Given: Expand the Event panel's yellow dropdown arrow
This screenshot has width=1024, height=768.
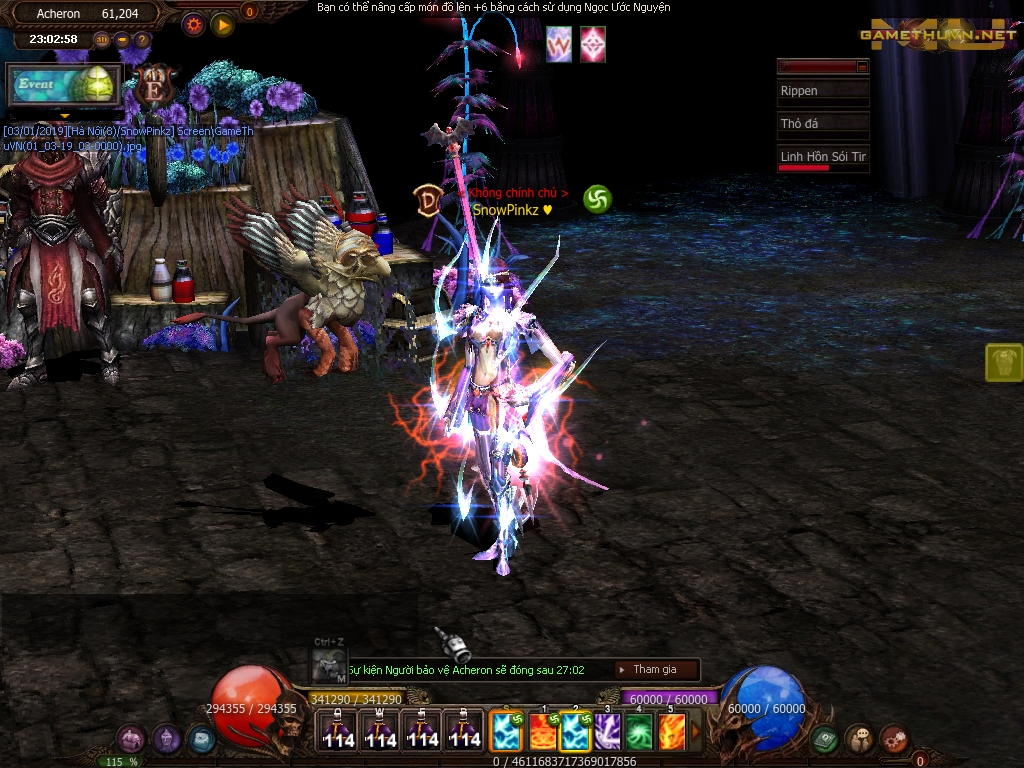Looking at the screenshot, I should point(65,116).
